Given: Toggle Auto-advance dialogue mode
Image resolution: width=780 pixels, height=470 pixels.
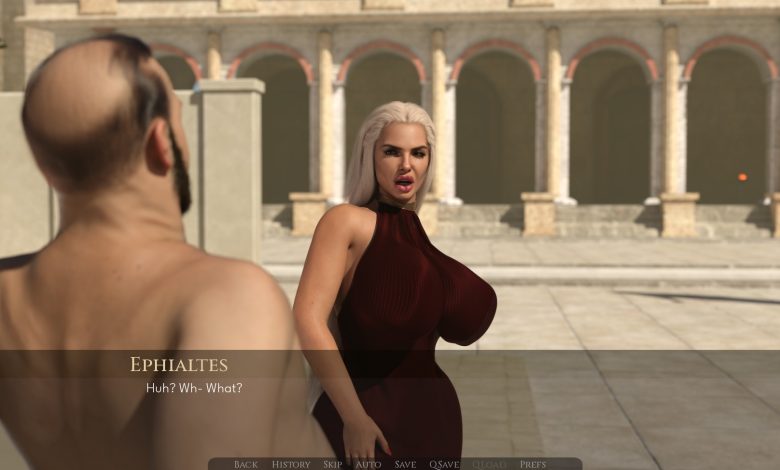Looking at the screenshot, I should [368, 464].
